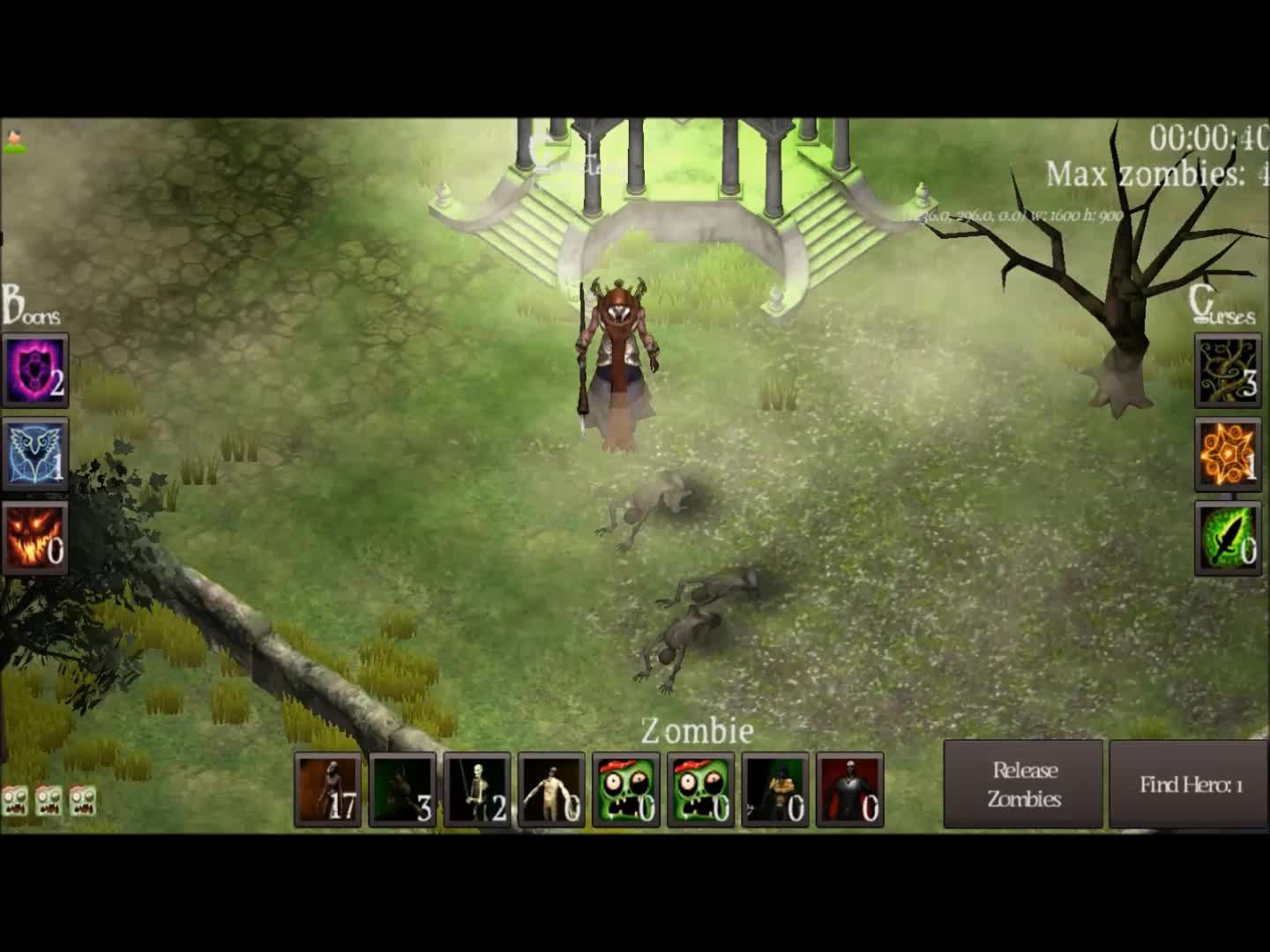Viewport: 1270px width, 952px height.
Task: Select the thorny vines curse icon
Action: coord(1228,369)
